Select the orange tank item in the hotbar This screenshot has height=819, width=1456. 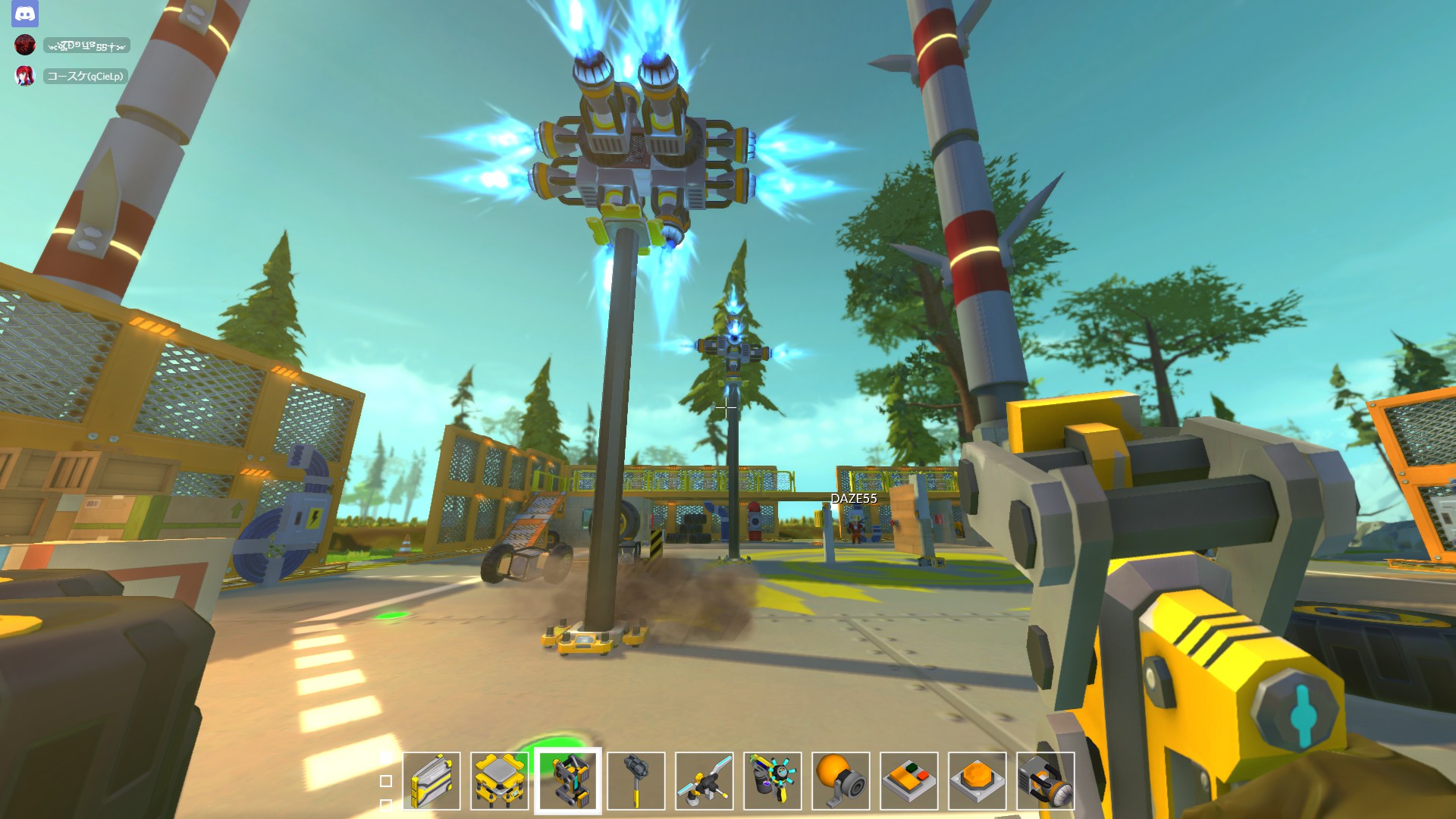(839, 781)
